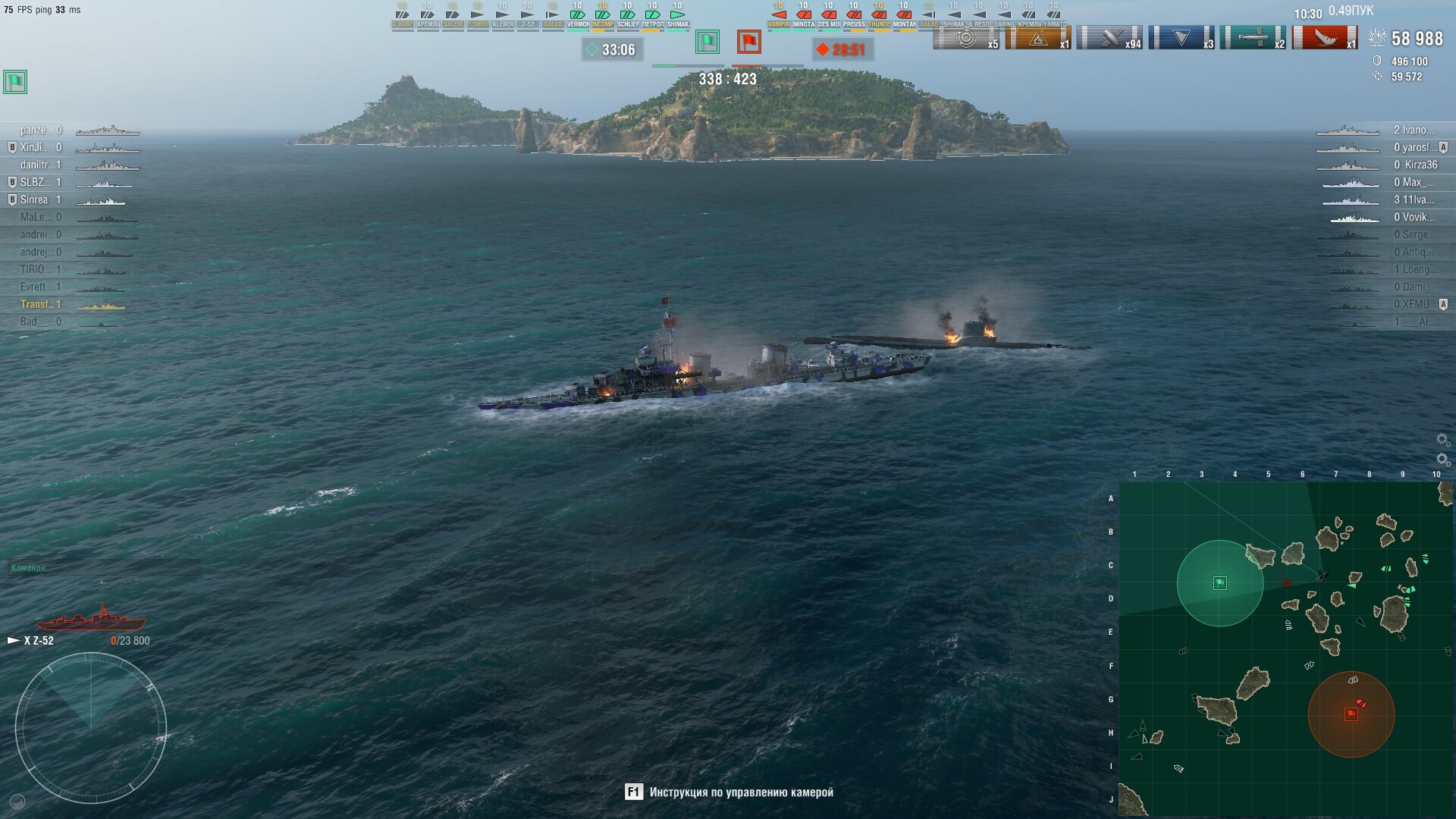Click the green allied base flag icon
This screenshot has height=819, width=1456.
708,42
